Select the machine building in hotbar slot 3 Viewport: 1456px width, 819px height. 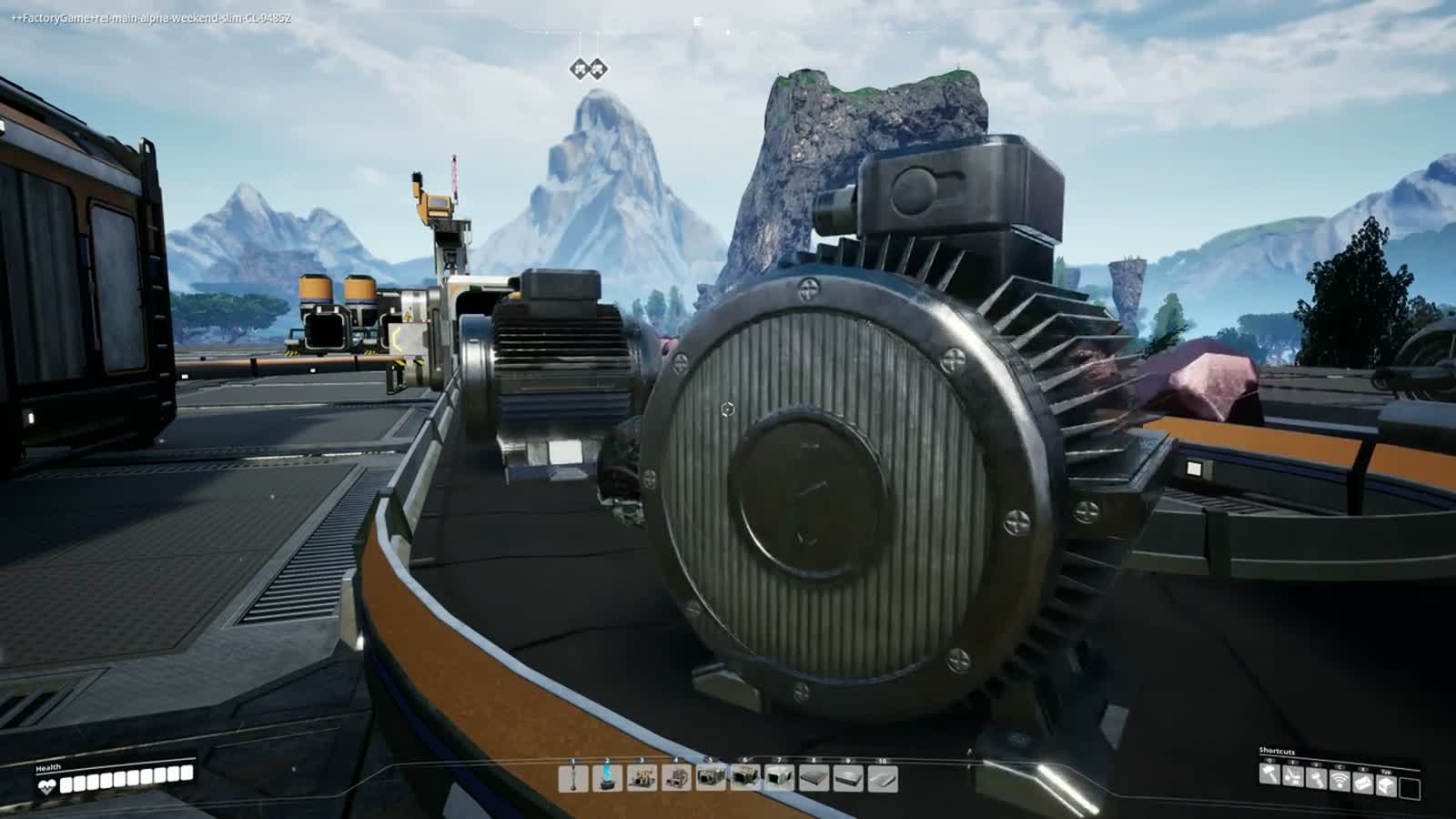click(642, 779)
